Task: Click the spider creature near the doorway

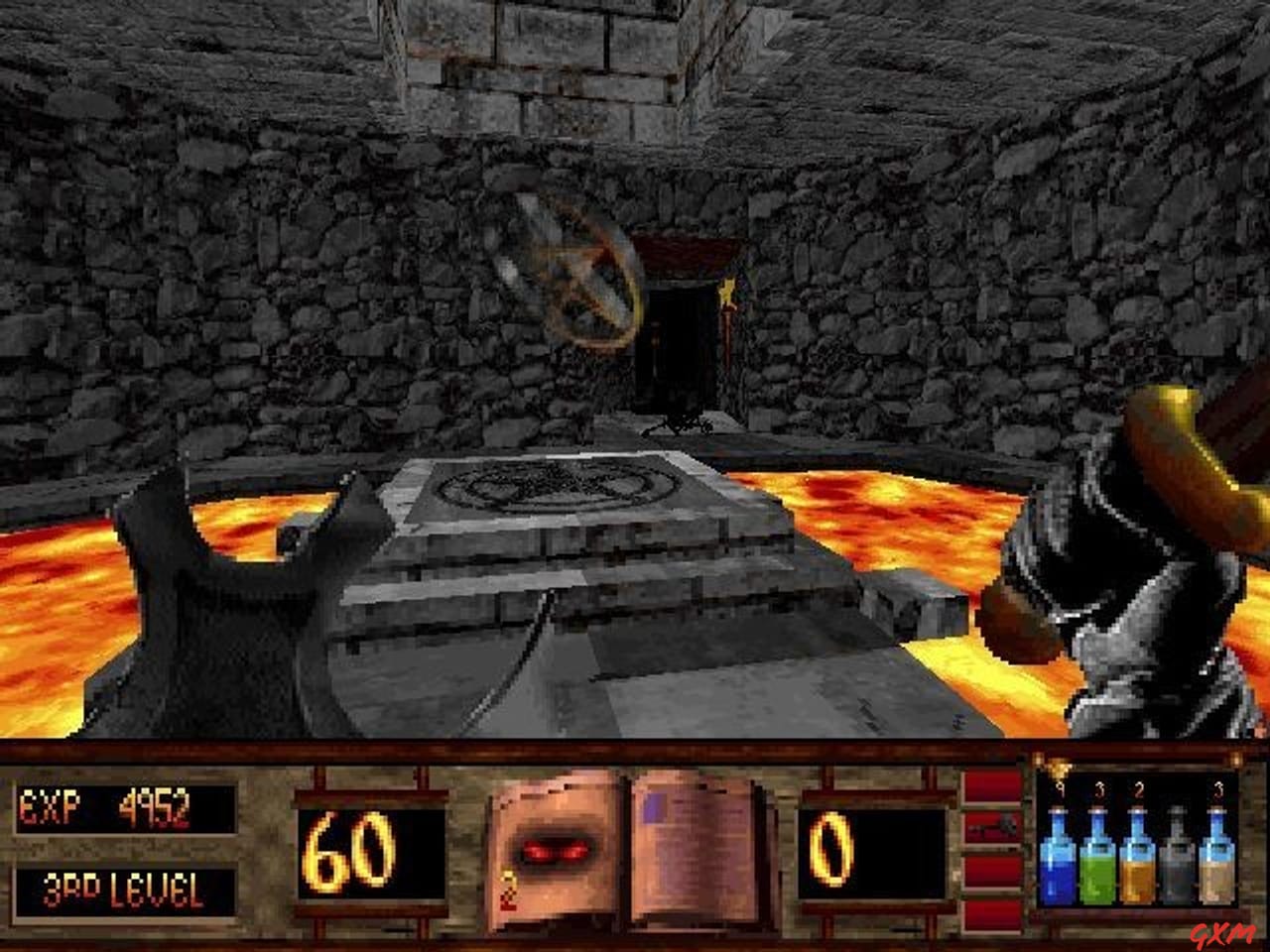Action: [683, 426]
